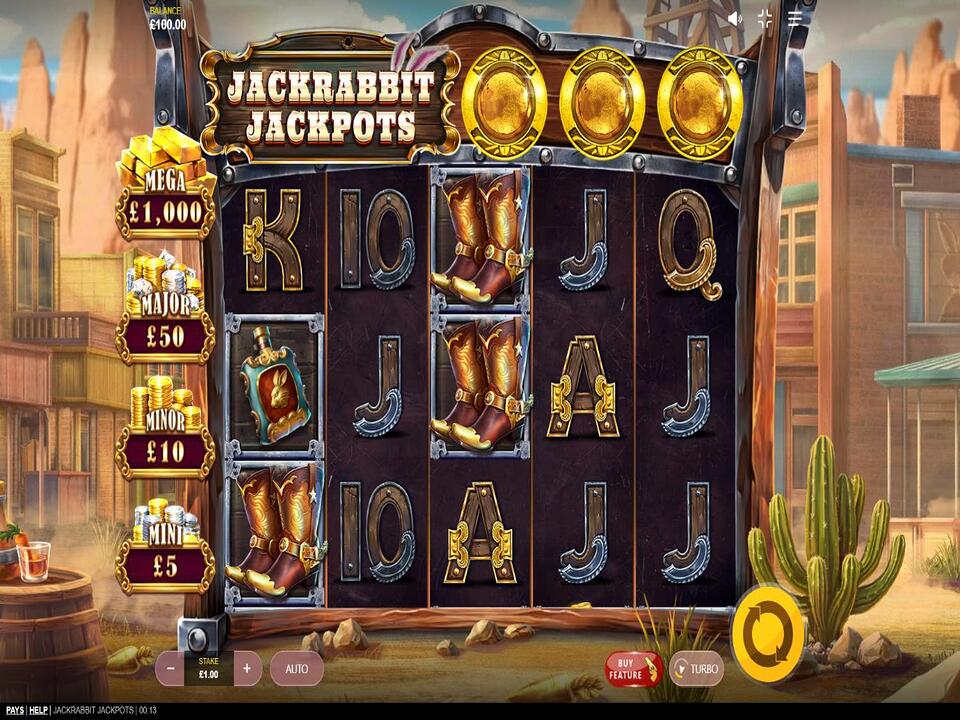Screen dimensions: 960x720
Task: Decrease the stake with the minus button
Action: pos(171,668)
